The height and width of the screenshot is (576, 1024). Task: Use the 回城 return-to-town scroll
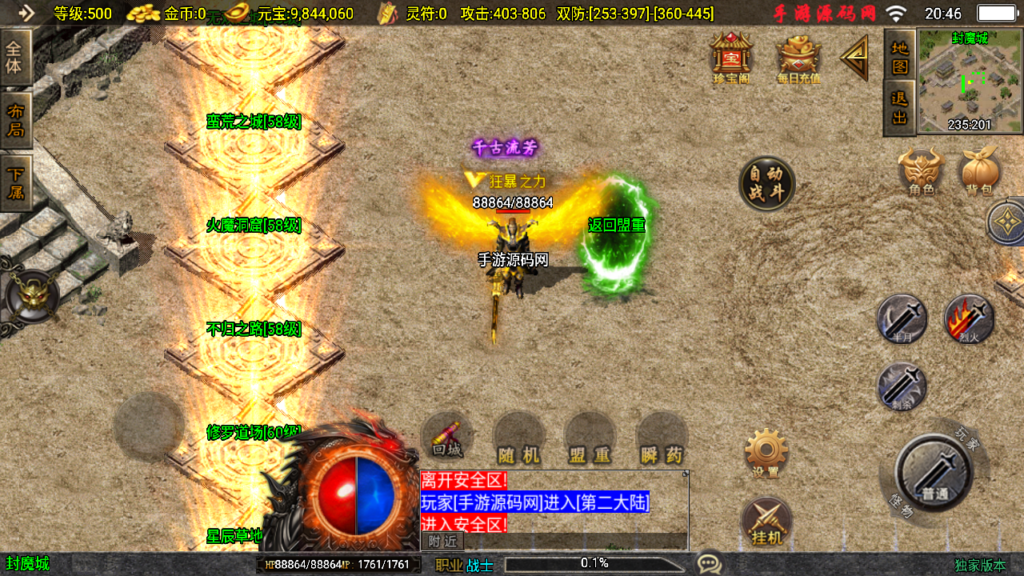pyautogui.click(x=446, y=437)
